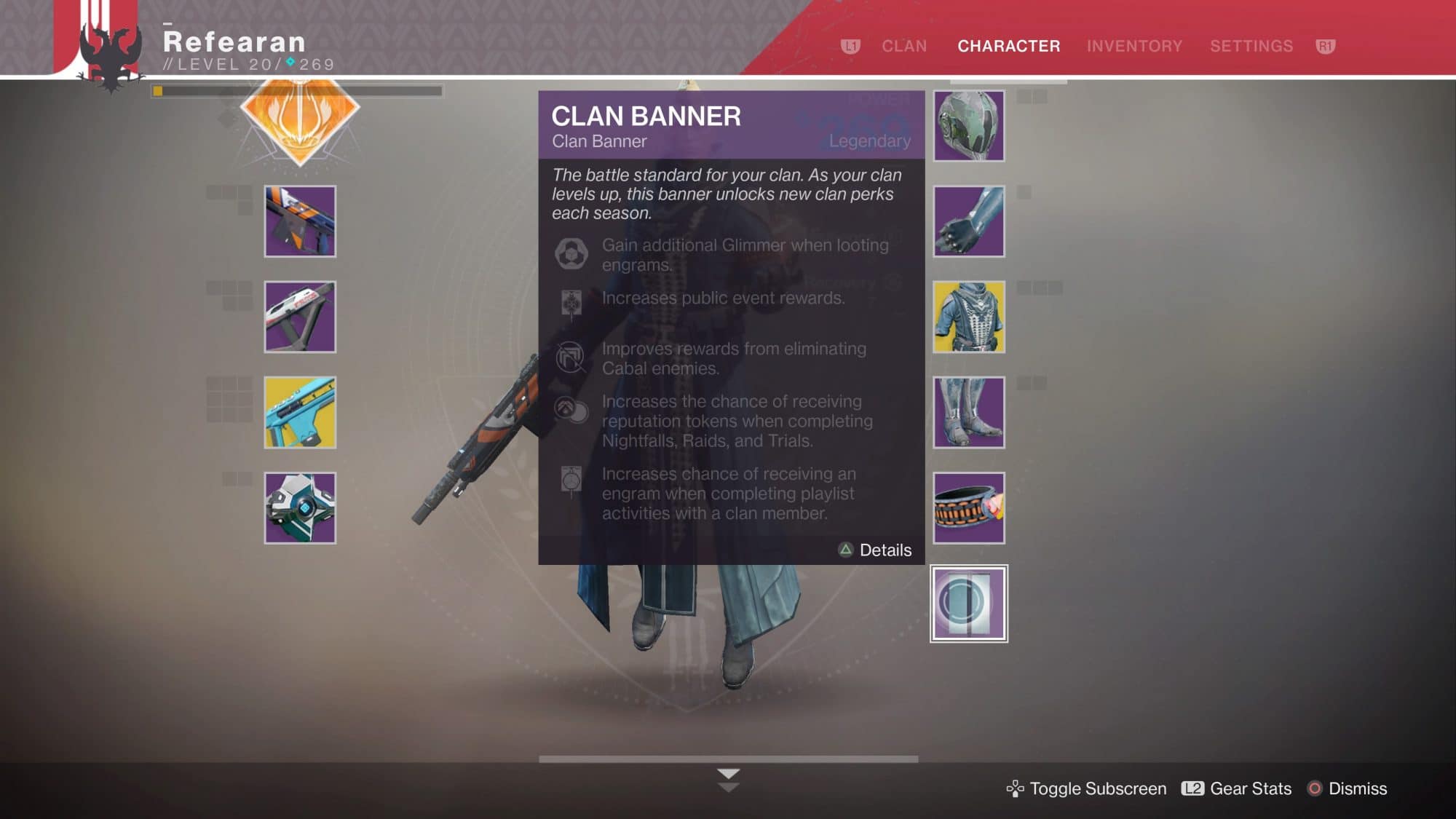The image size is (1456, 819).
Task: Pick the yellow exotic power weapon slot
Action: point(300,412)
